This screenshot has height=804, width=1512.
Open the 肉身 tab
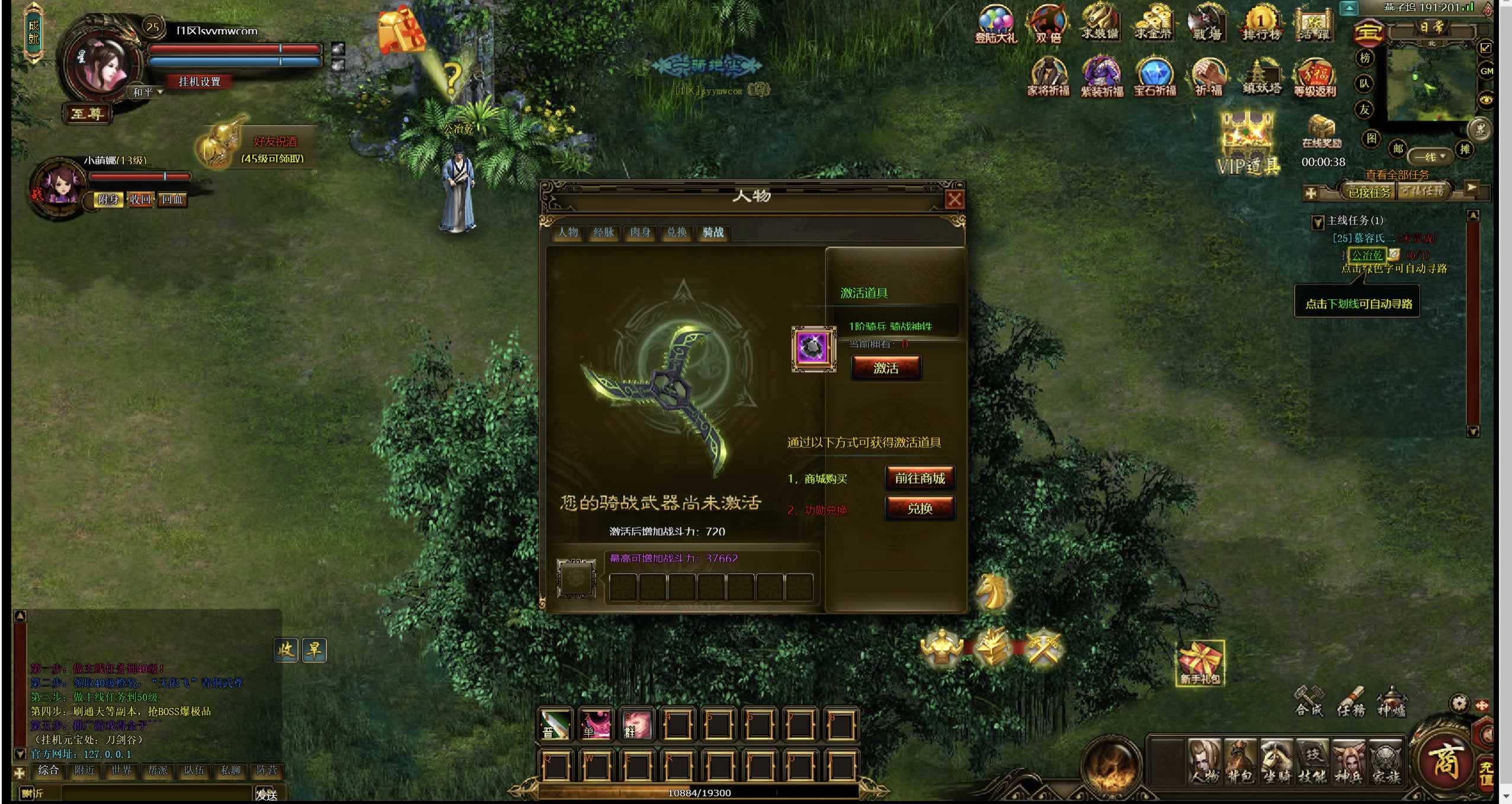640,232
